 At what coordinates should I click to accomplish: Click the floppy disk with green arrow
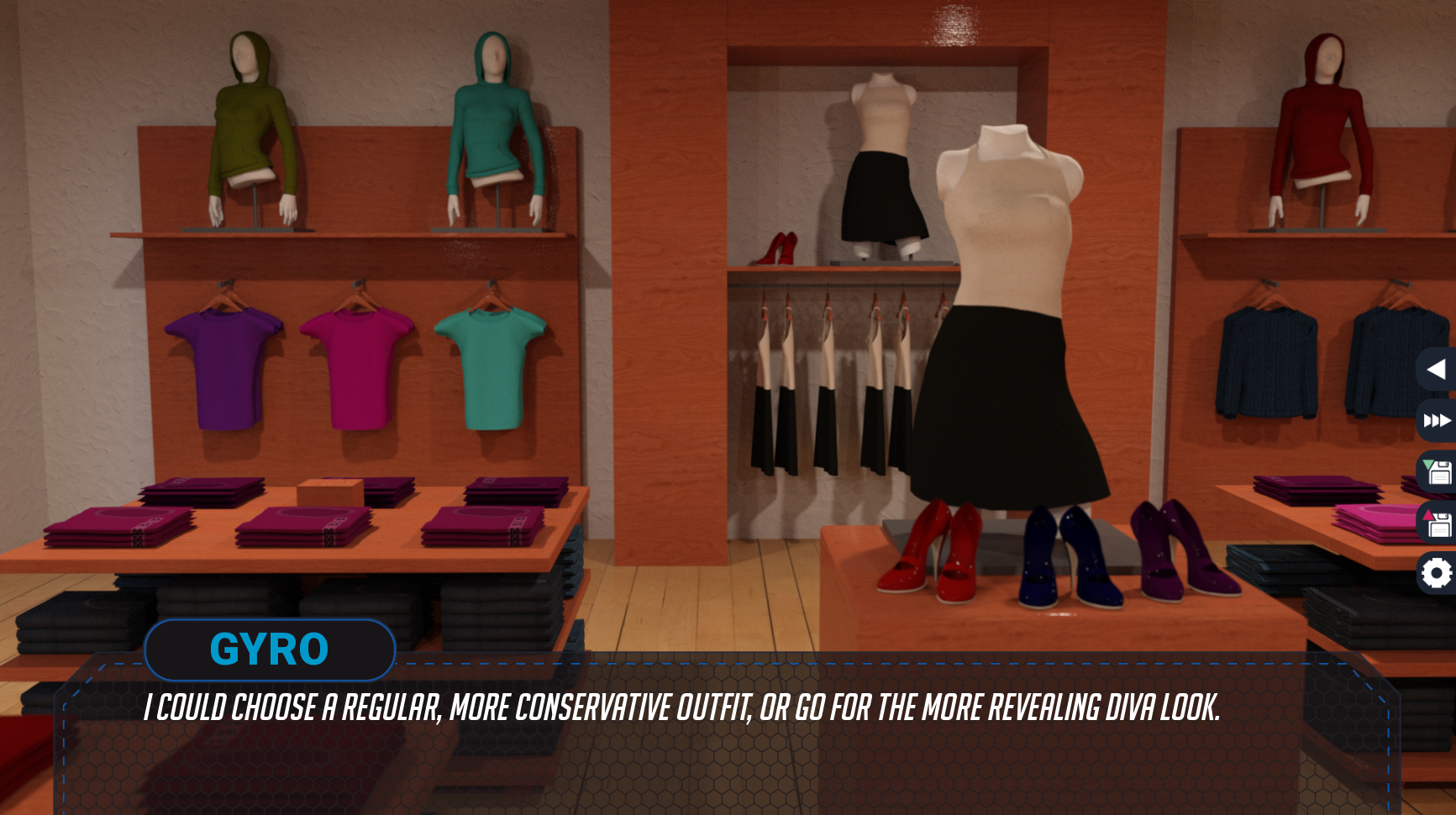point(1437,471)
